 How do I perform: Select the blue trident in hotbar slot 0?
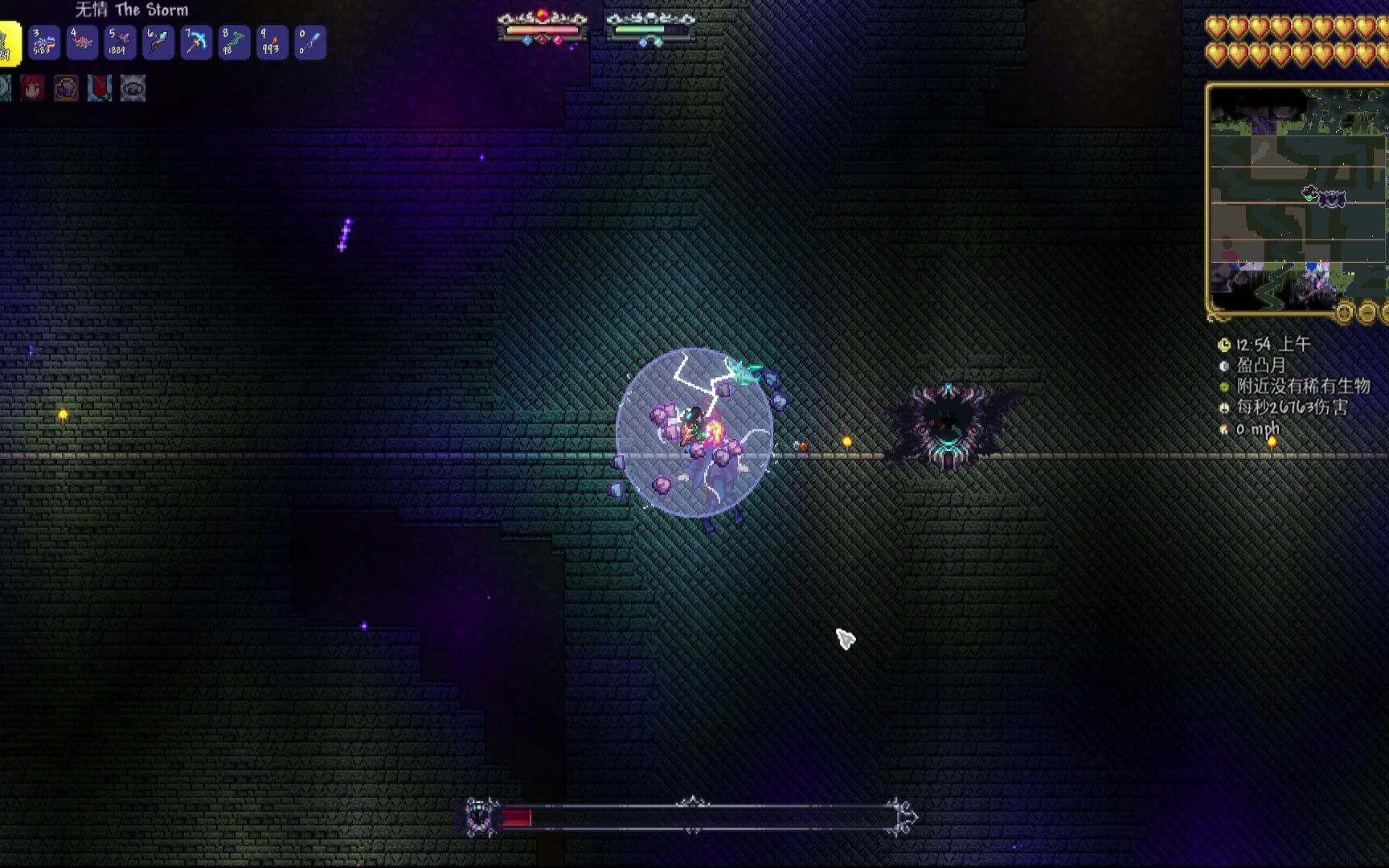309,43
